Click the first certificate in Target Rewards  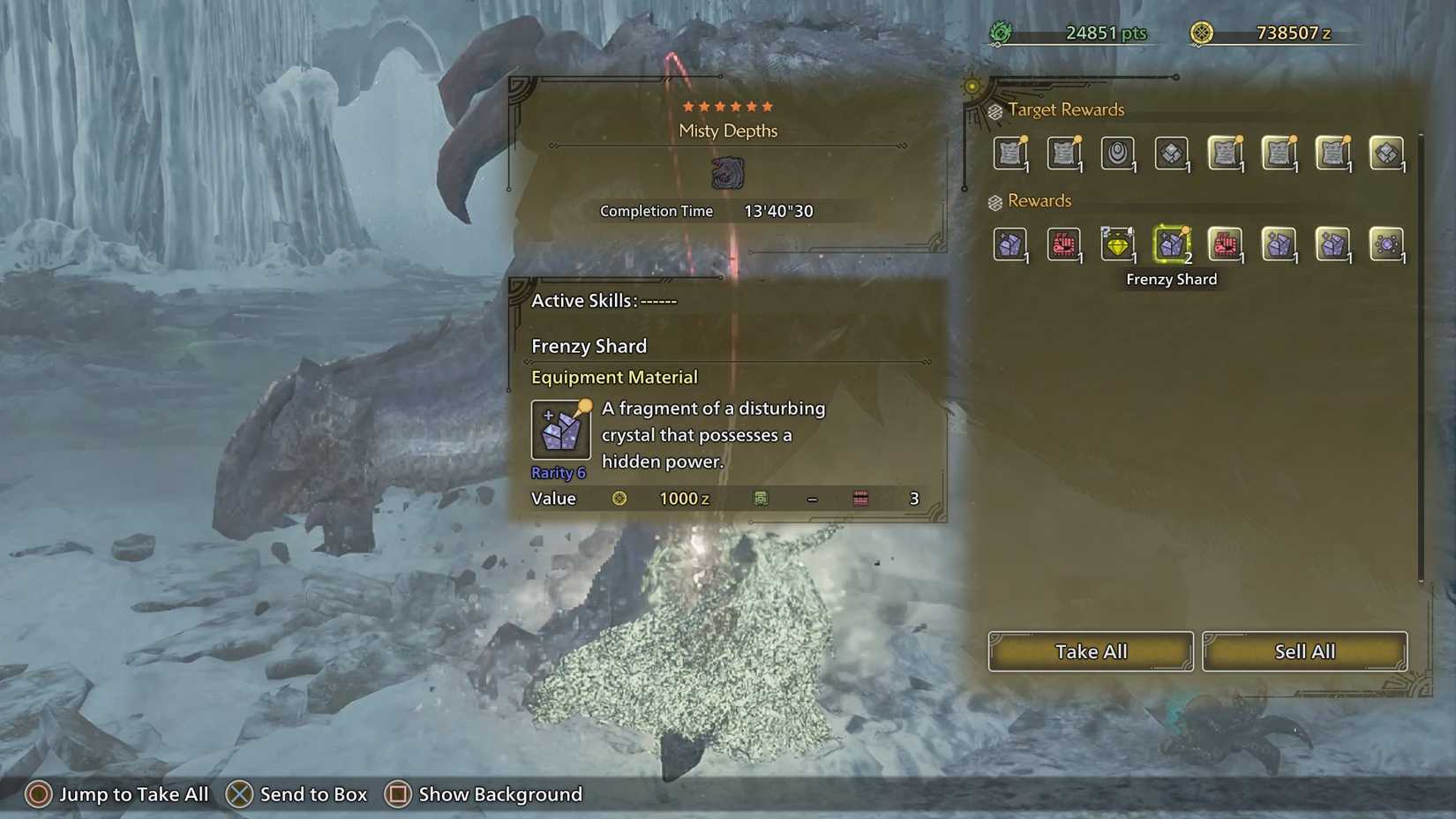point(1010,152)
